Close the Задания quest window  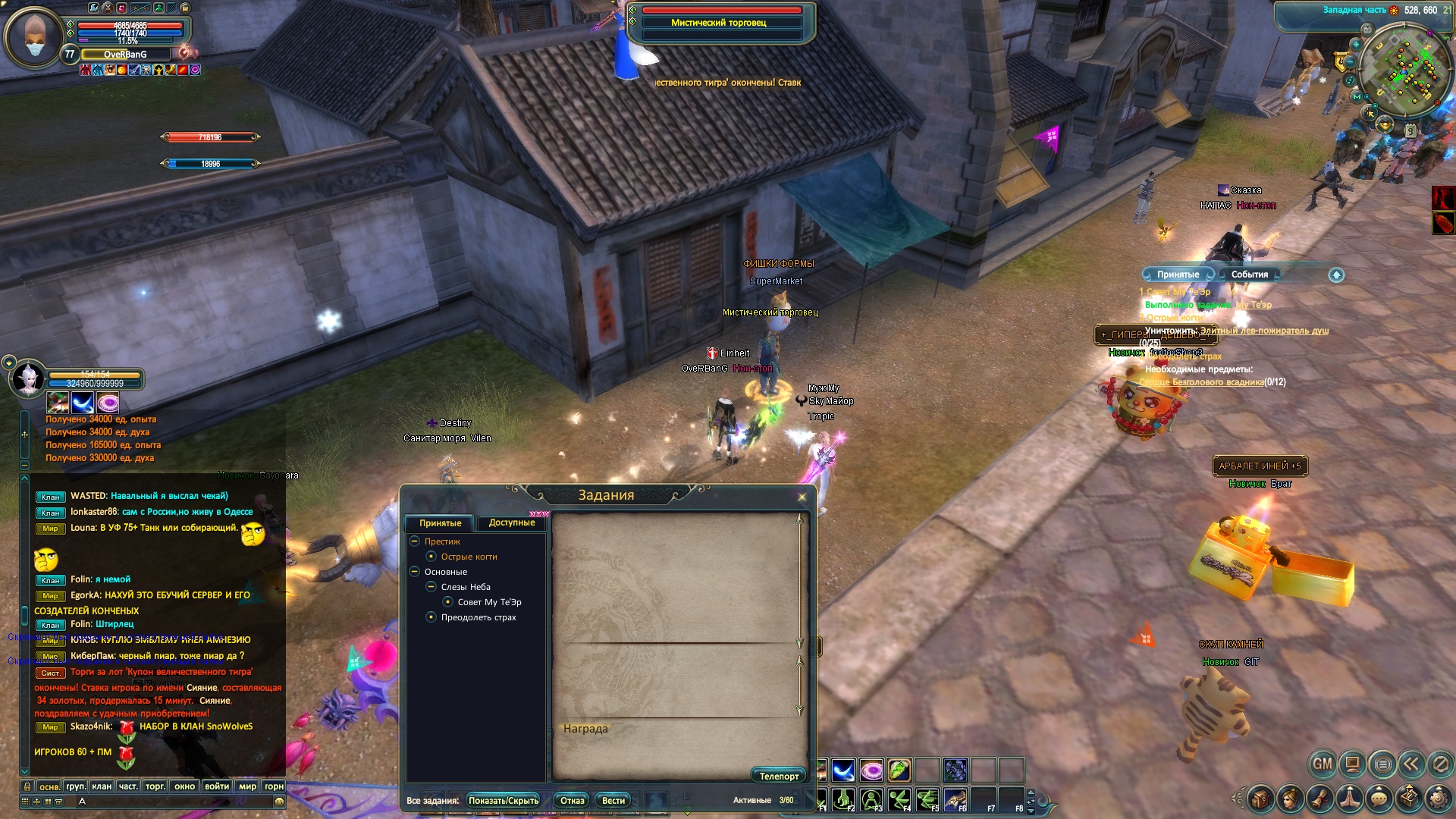[802, 497]
